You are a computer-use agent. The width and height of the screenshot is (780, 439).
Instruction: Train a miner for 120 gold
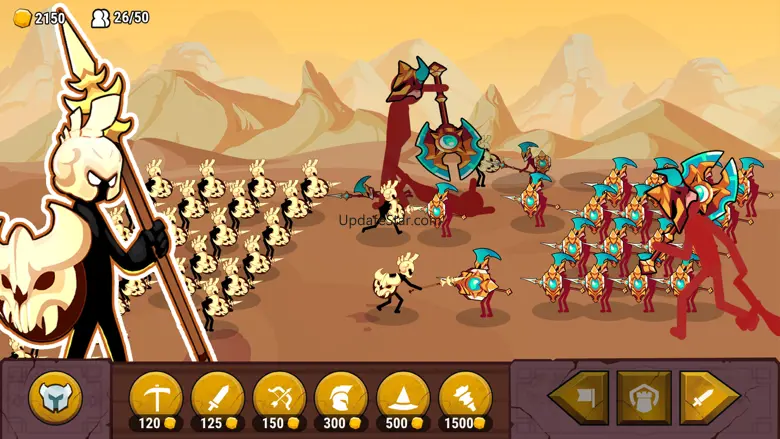pos(156,397)
